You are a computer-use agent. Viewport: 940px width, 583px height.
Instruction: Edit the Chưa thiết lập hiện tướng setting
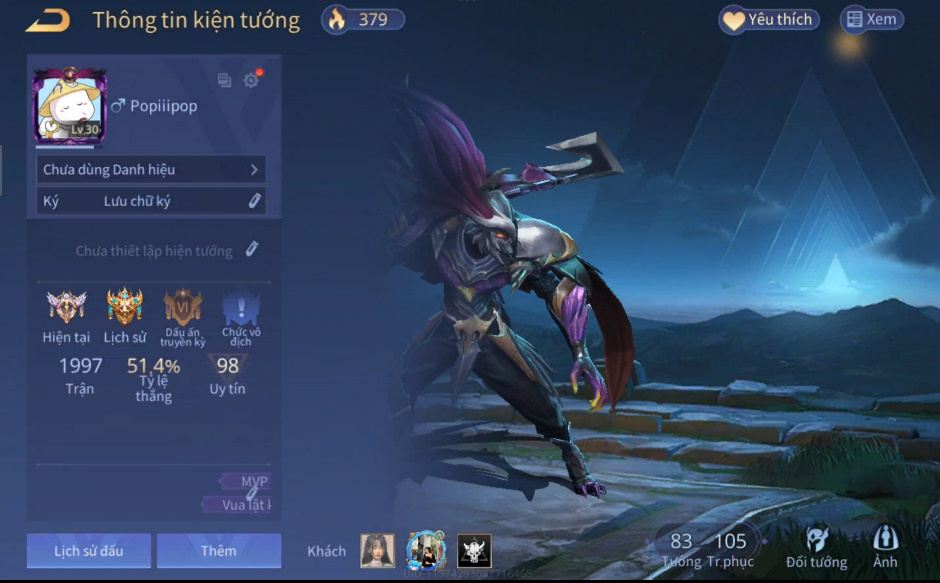point(252,249)
